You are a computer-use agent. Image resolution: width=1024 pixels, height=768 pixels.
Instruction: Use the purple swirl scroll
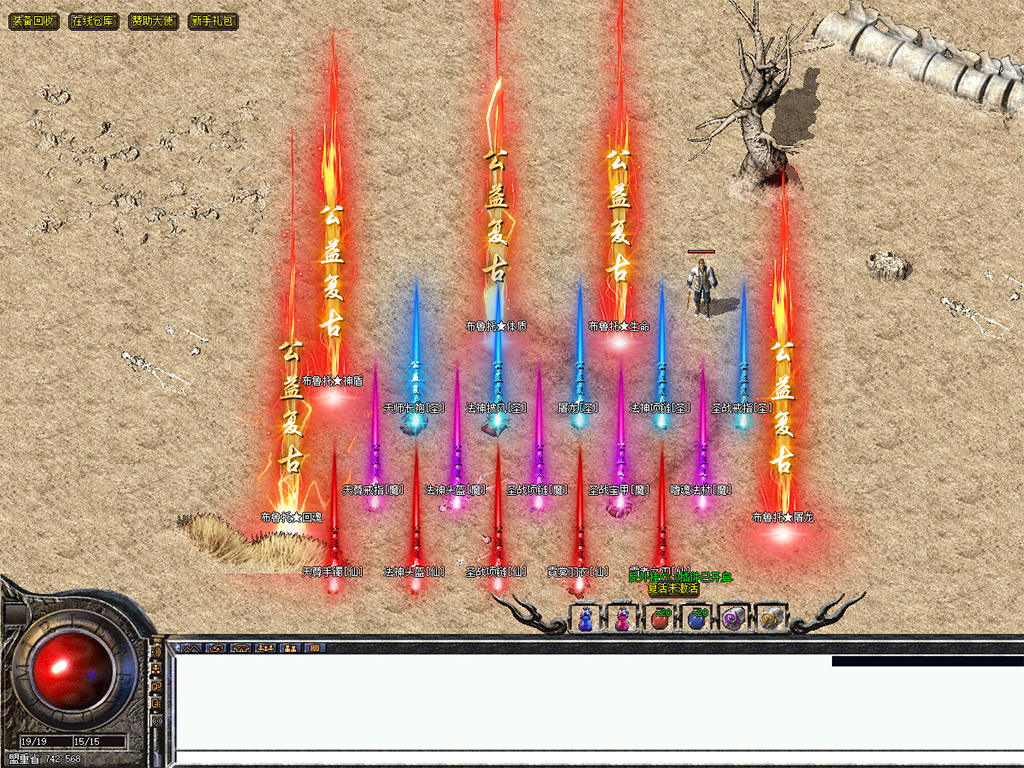click(x=733, y=620)
